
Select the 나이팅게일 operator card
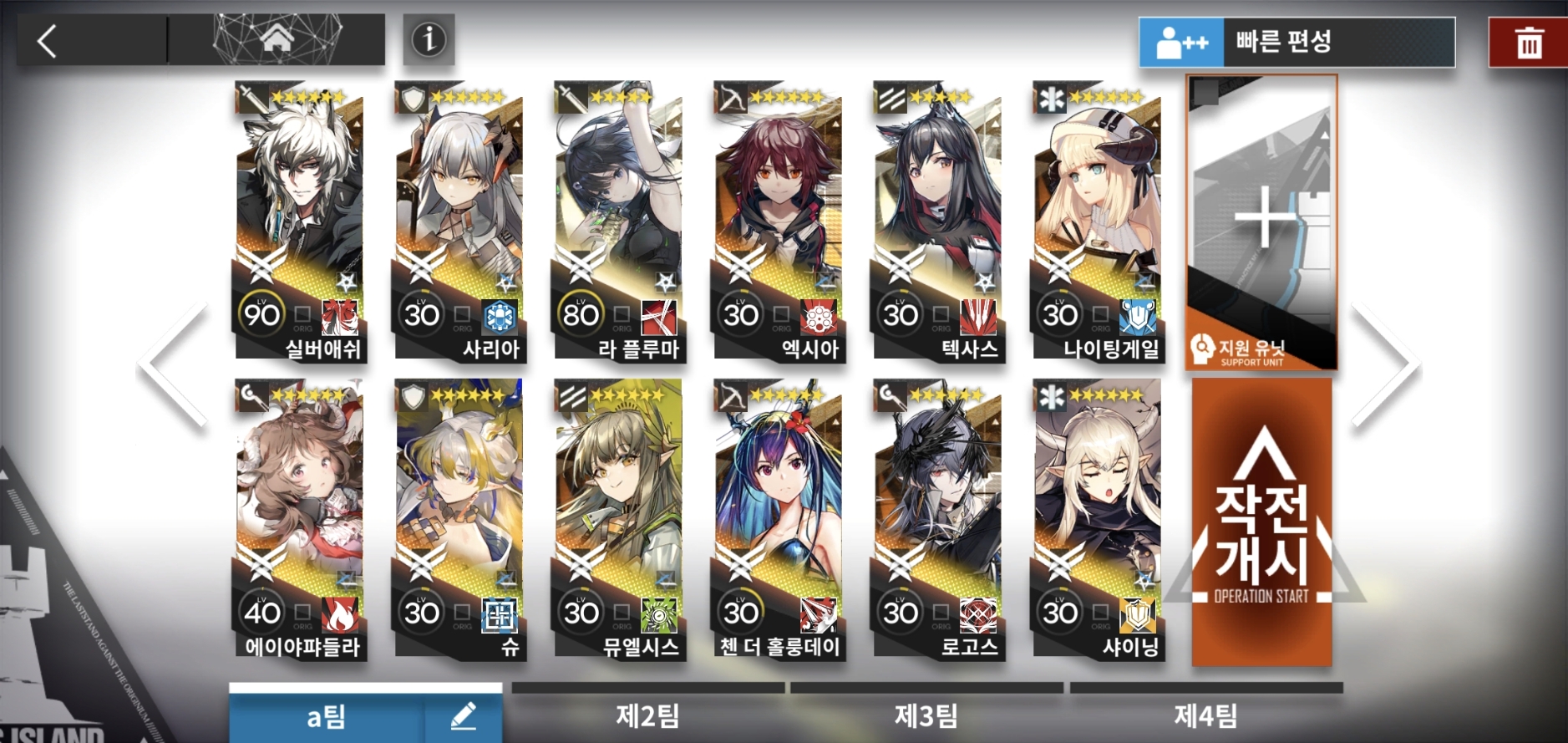pos(1097,221)
